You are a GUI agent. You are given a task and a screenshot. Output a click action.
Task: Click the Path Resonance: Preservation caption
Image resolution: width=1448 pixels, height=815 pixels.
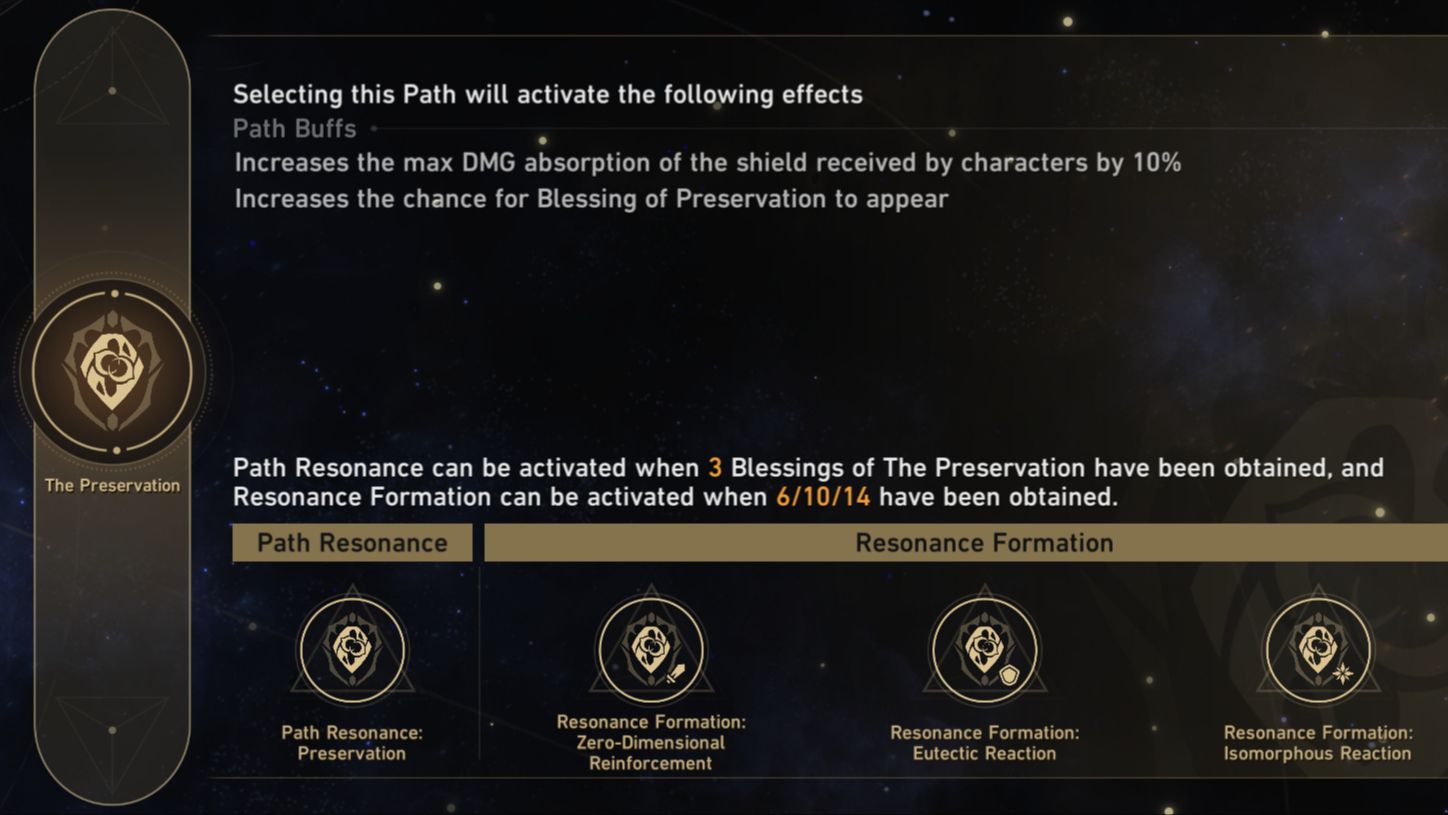(352, 742)
